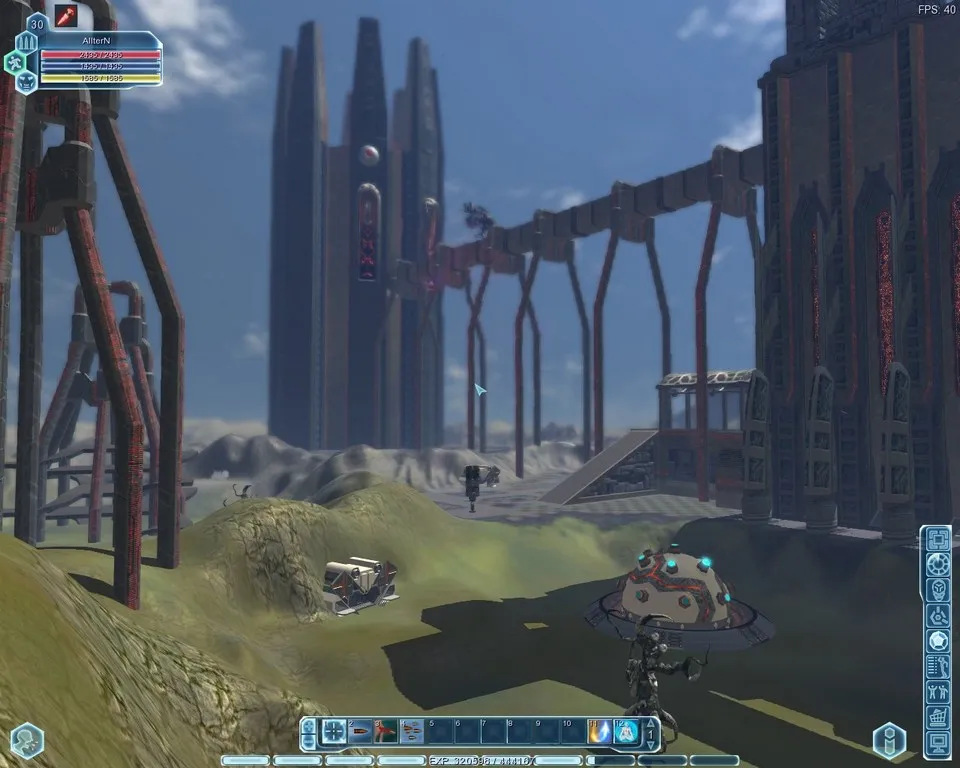
Task: Trigger the blue flame arrow ability in slot 11
Action: pos(600,731)
